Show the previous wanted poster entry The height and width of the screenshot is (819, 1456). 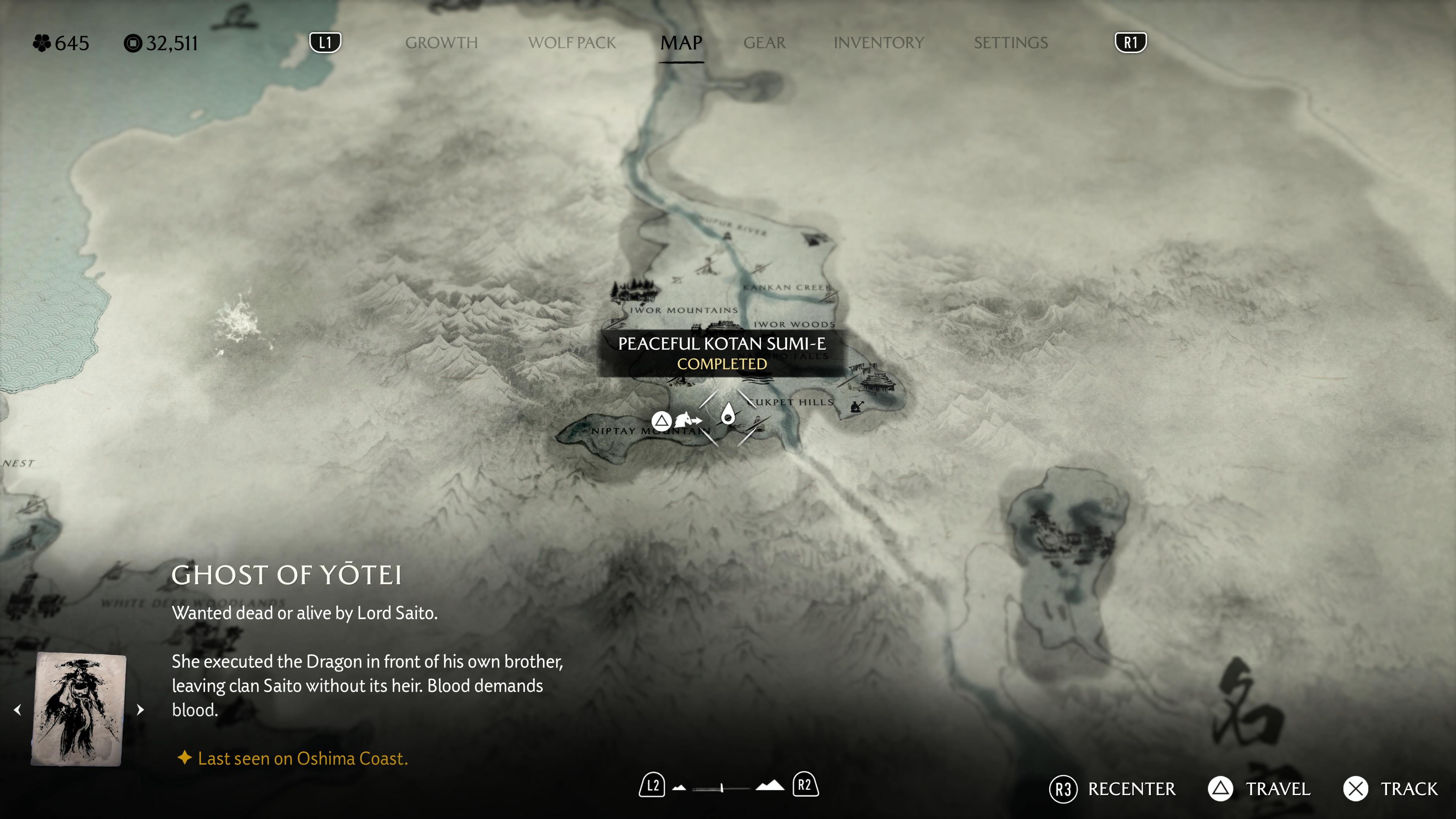(x=18, y=709)
